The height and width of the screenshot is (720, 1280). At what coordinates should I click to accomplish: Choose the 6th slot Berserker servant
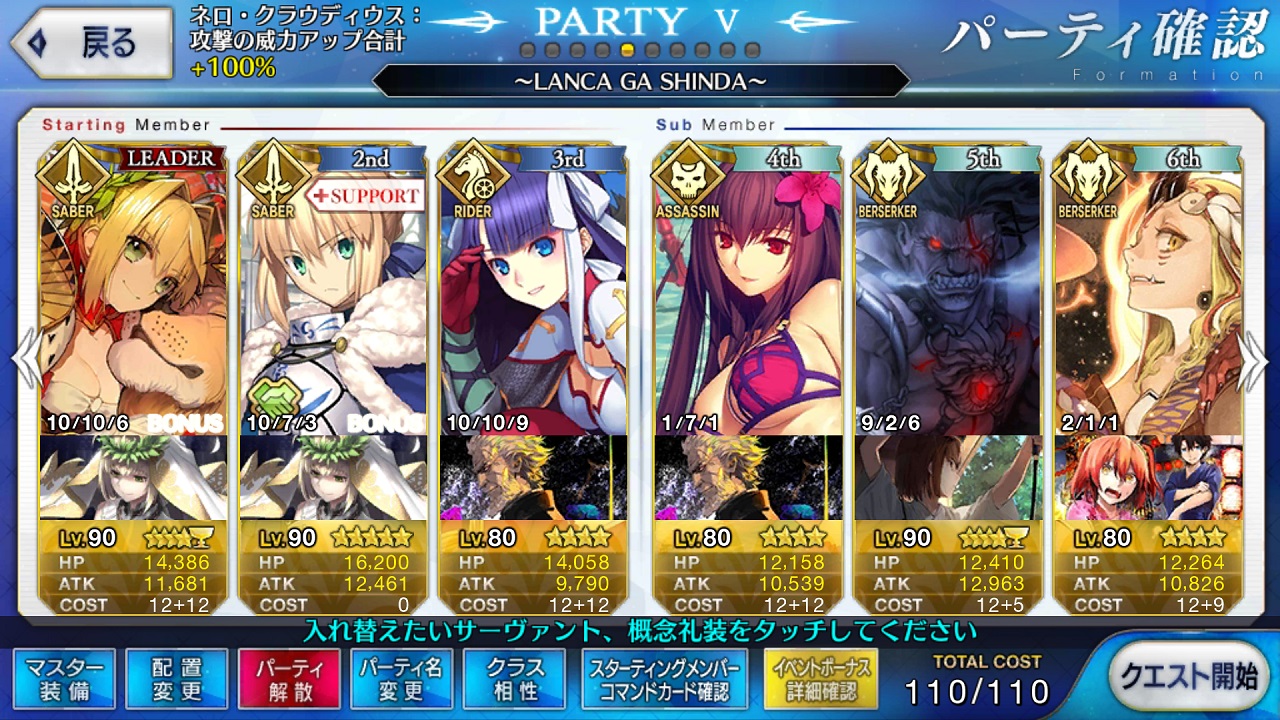coord(1147,300)
